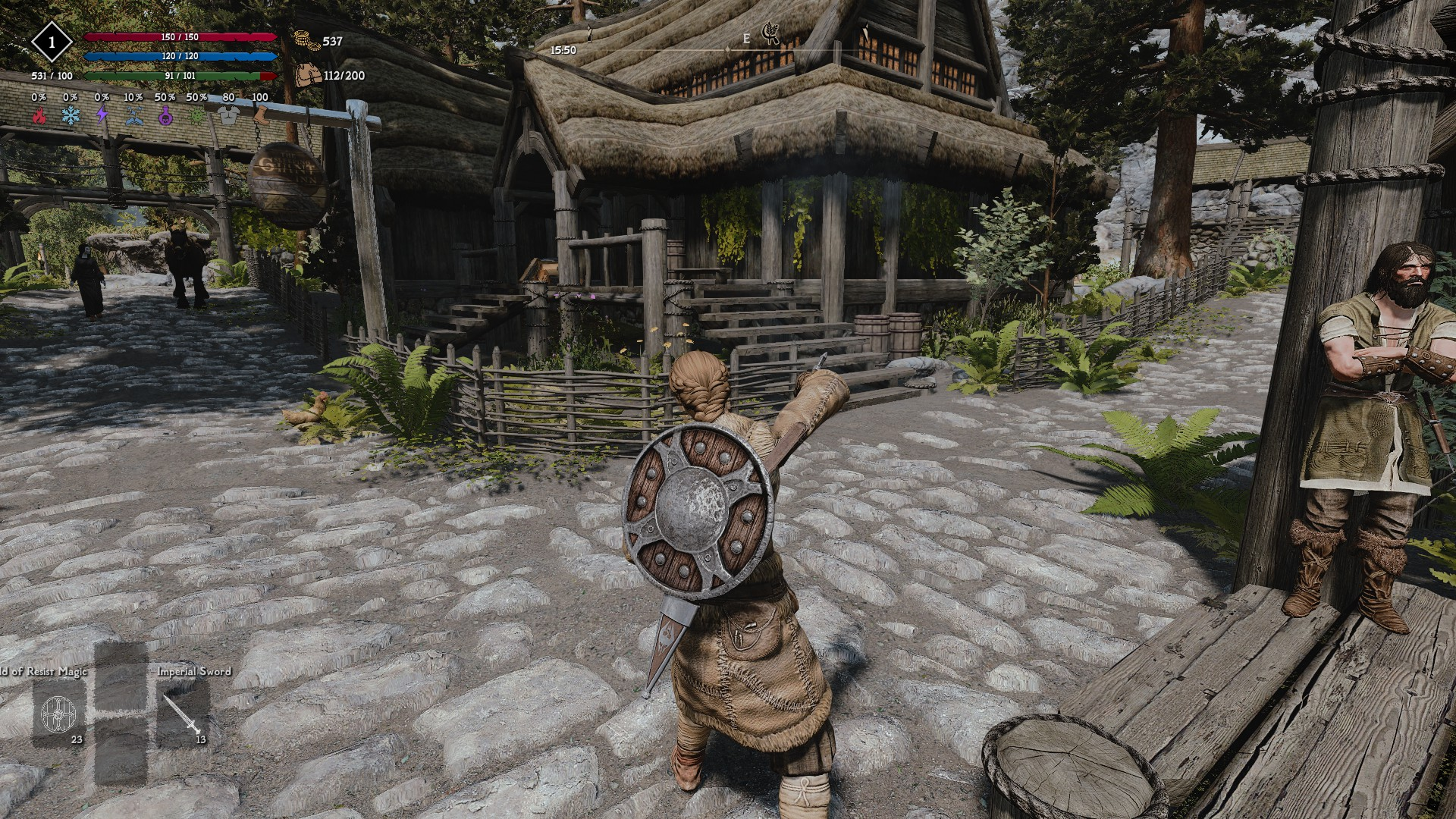Click the green disease resistance icon
The height and width of the screenshot is (819, 1456).
click(x=196, y=115)
